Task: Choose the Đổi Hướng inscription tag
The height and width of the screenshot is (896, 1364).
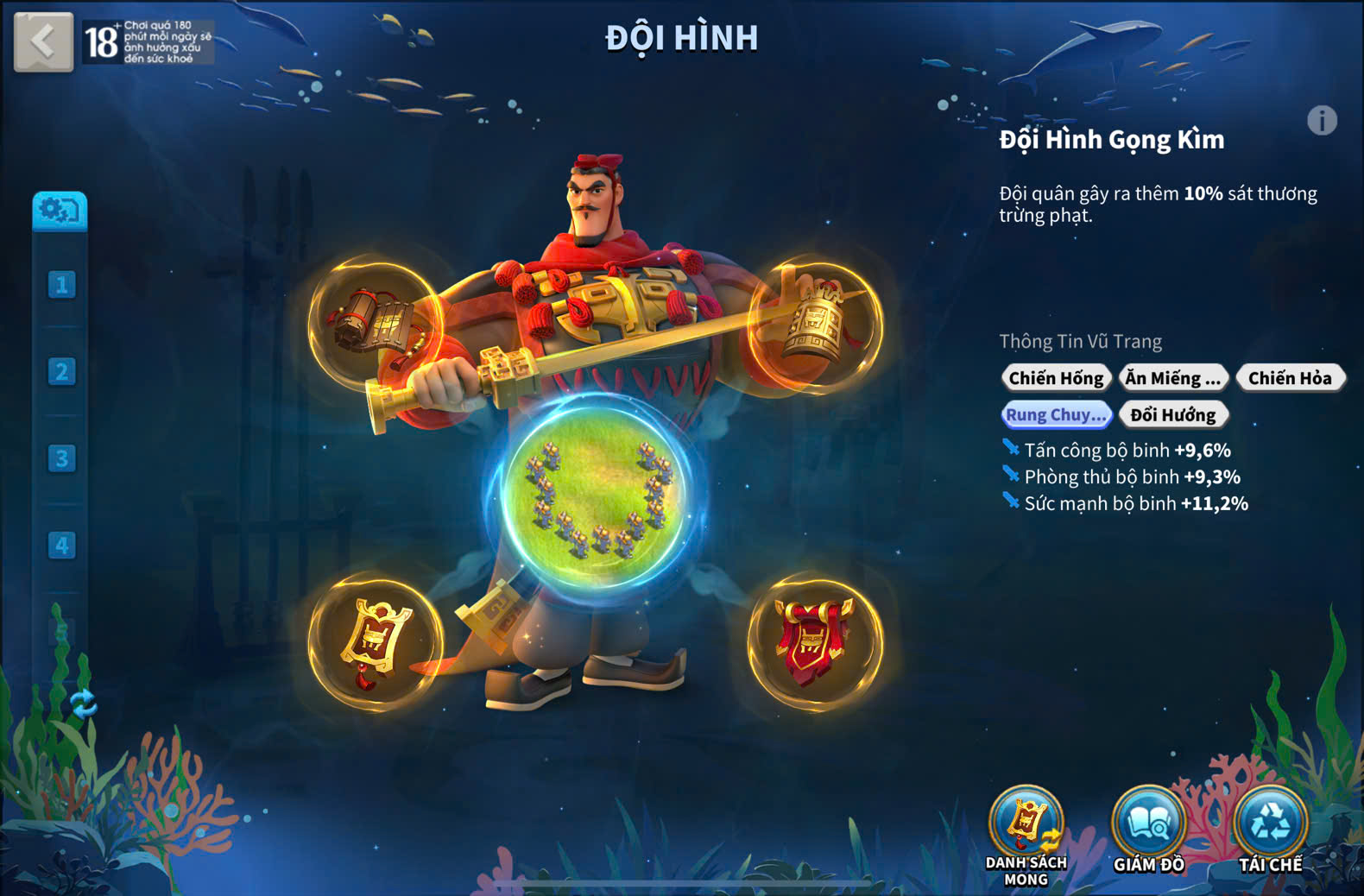Action: click(1172, 415)
